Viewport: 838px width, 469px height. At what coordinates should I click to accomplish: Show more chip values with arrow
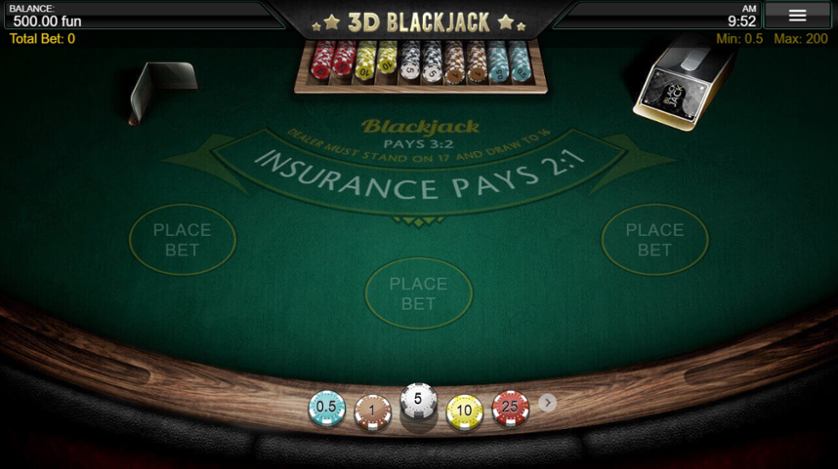(547, 402)
